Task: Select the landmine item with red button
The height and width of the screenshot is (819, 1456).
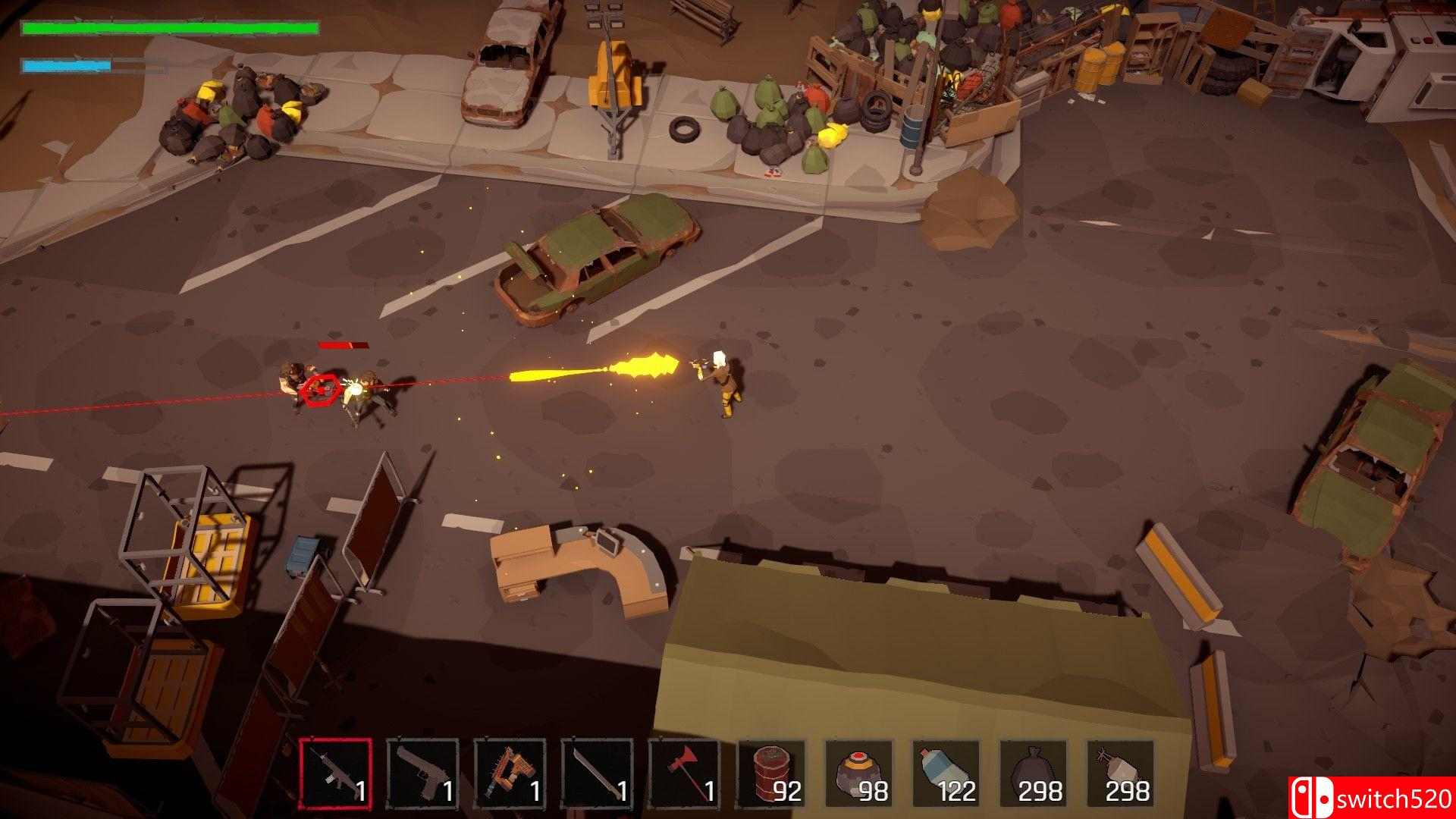Action: 858,773
